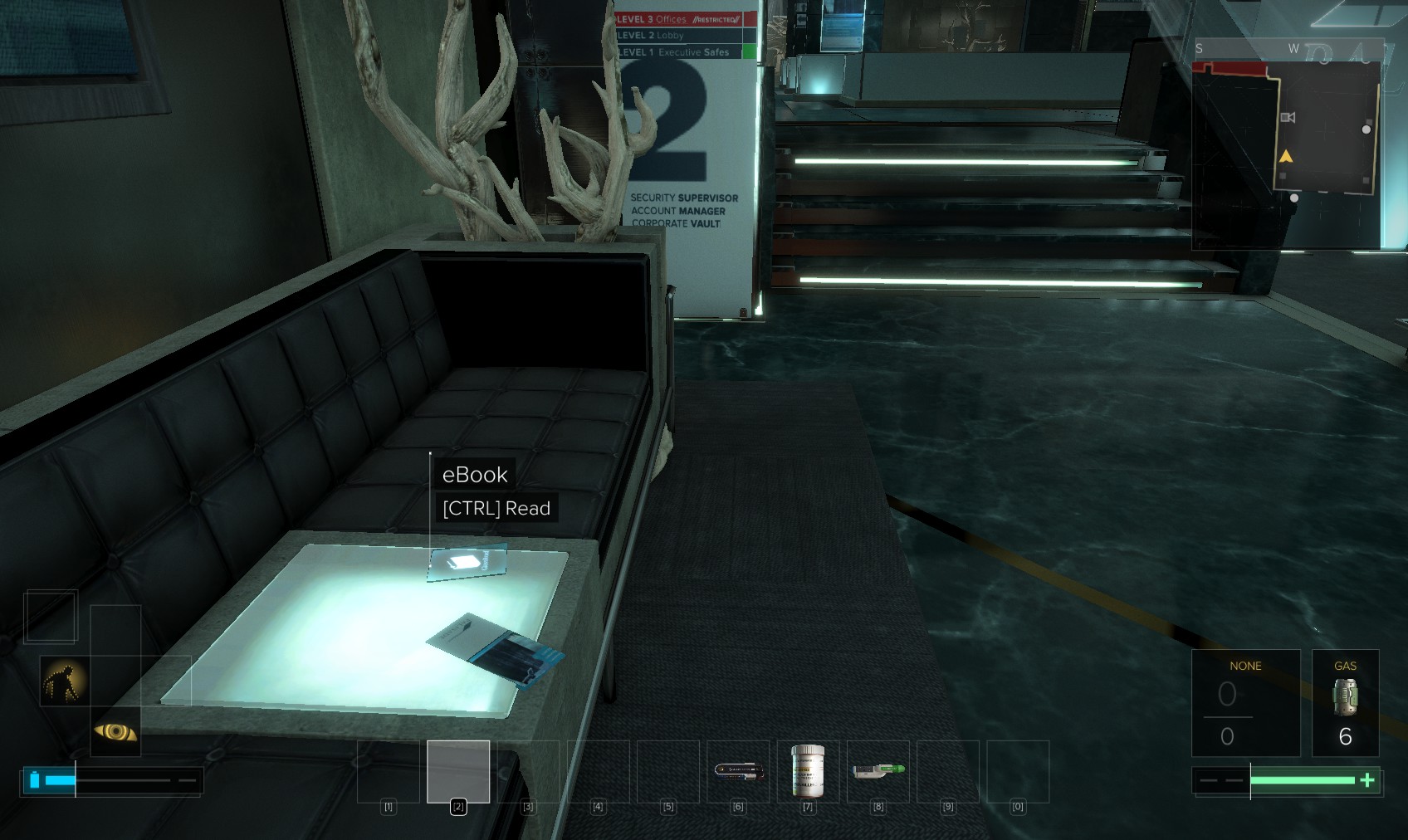Activate the Glass-Shield Cloaking augment icon
Screen dimensions: 1408x840
tap(65, 681)
